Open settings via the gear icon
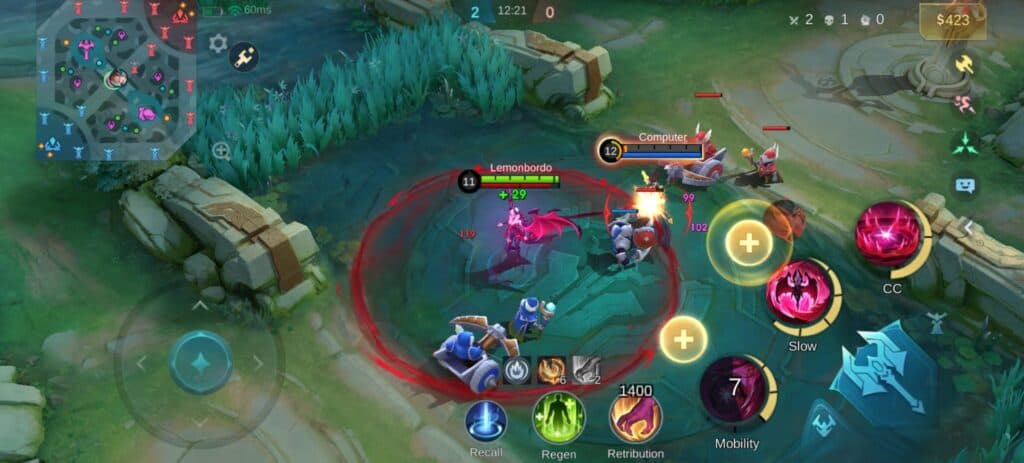1024x463 pixels. pyautogui.click(x=218, y=44)
